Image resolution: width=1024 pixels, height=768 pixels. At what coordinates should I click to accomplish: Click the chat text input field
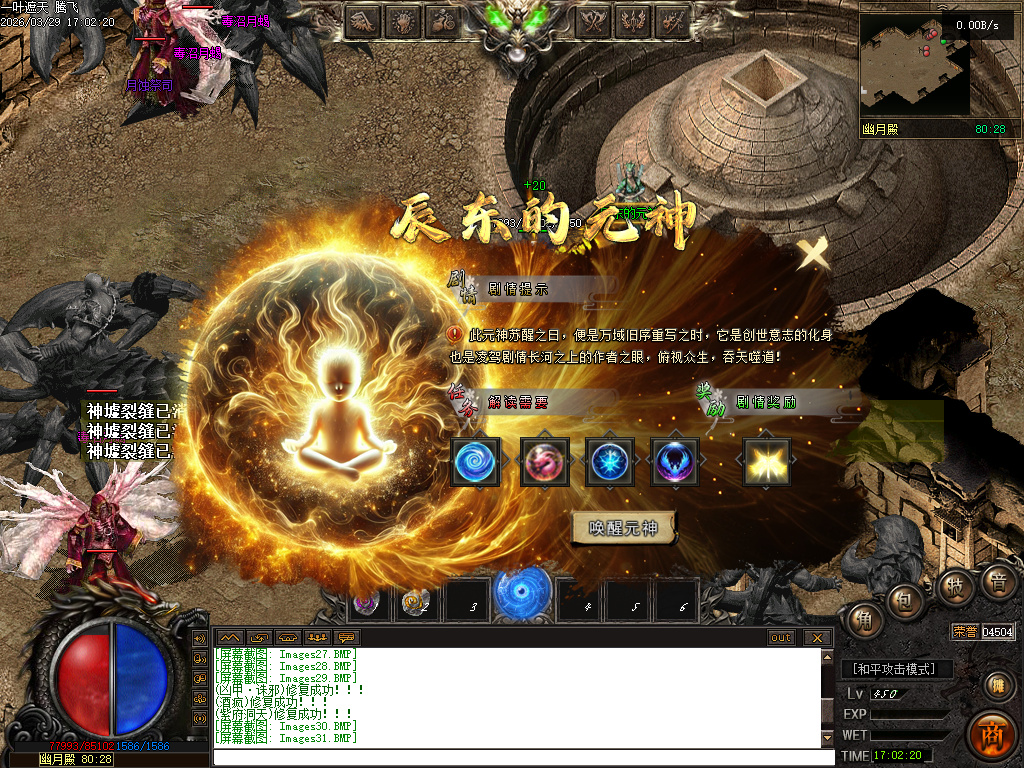(520, 757)
